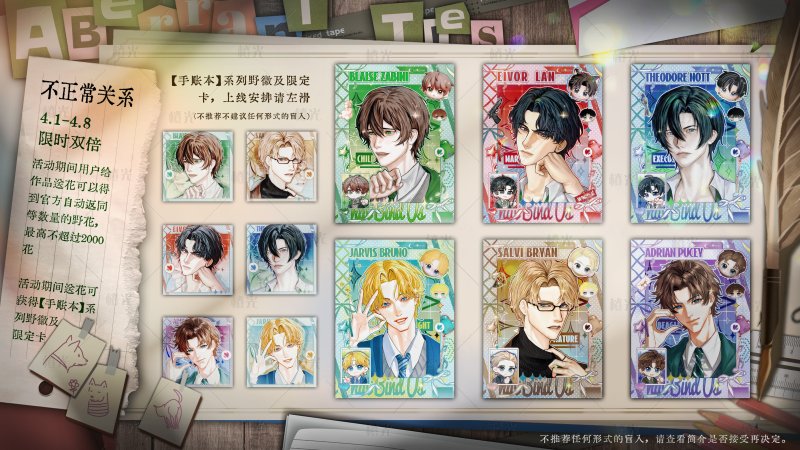Select the Blaise Zabini limited card
The width and height of the screenshot is (800, 450).
tap(393, 142)
